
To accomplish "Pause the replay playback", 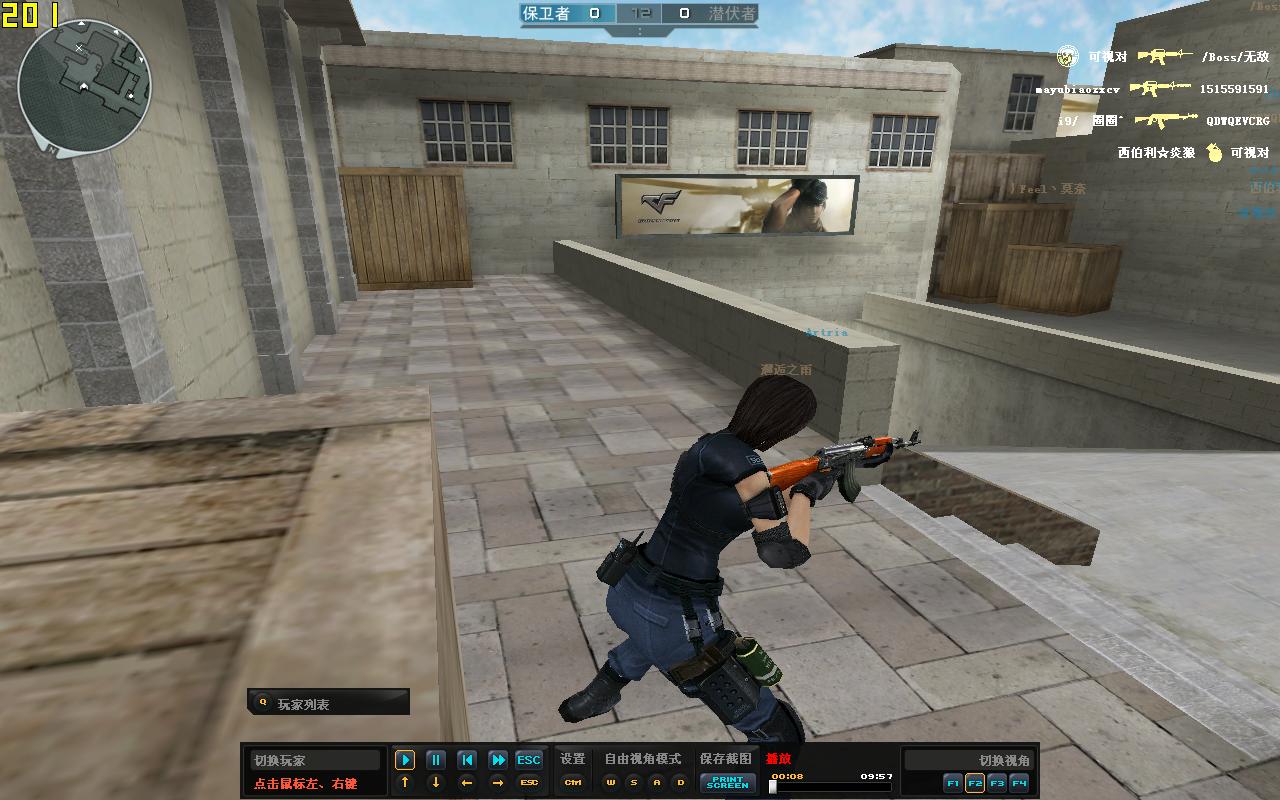I will pos(436,760).
